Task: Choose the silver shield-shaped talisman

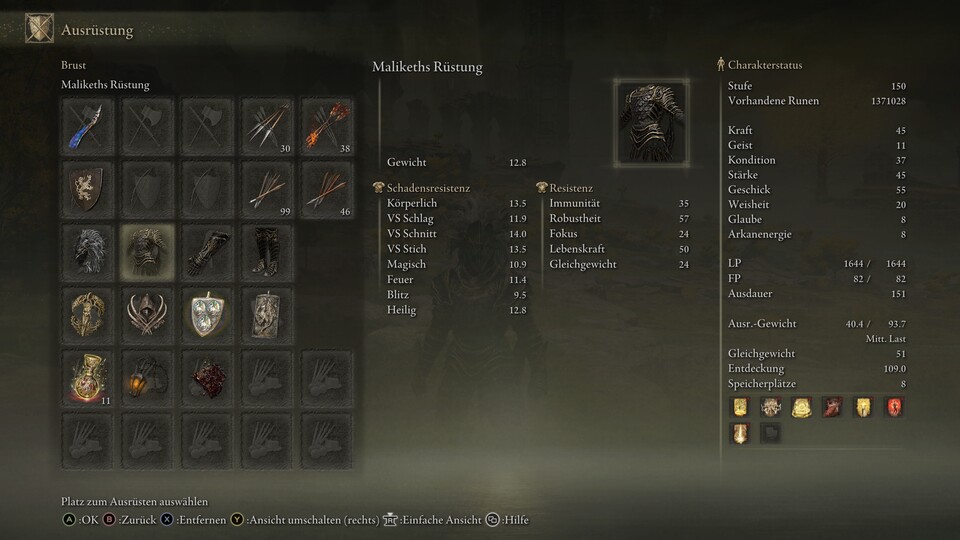Action: pos(207,314)
